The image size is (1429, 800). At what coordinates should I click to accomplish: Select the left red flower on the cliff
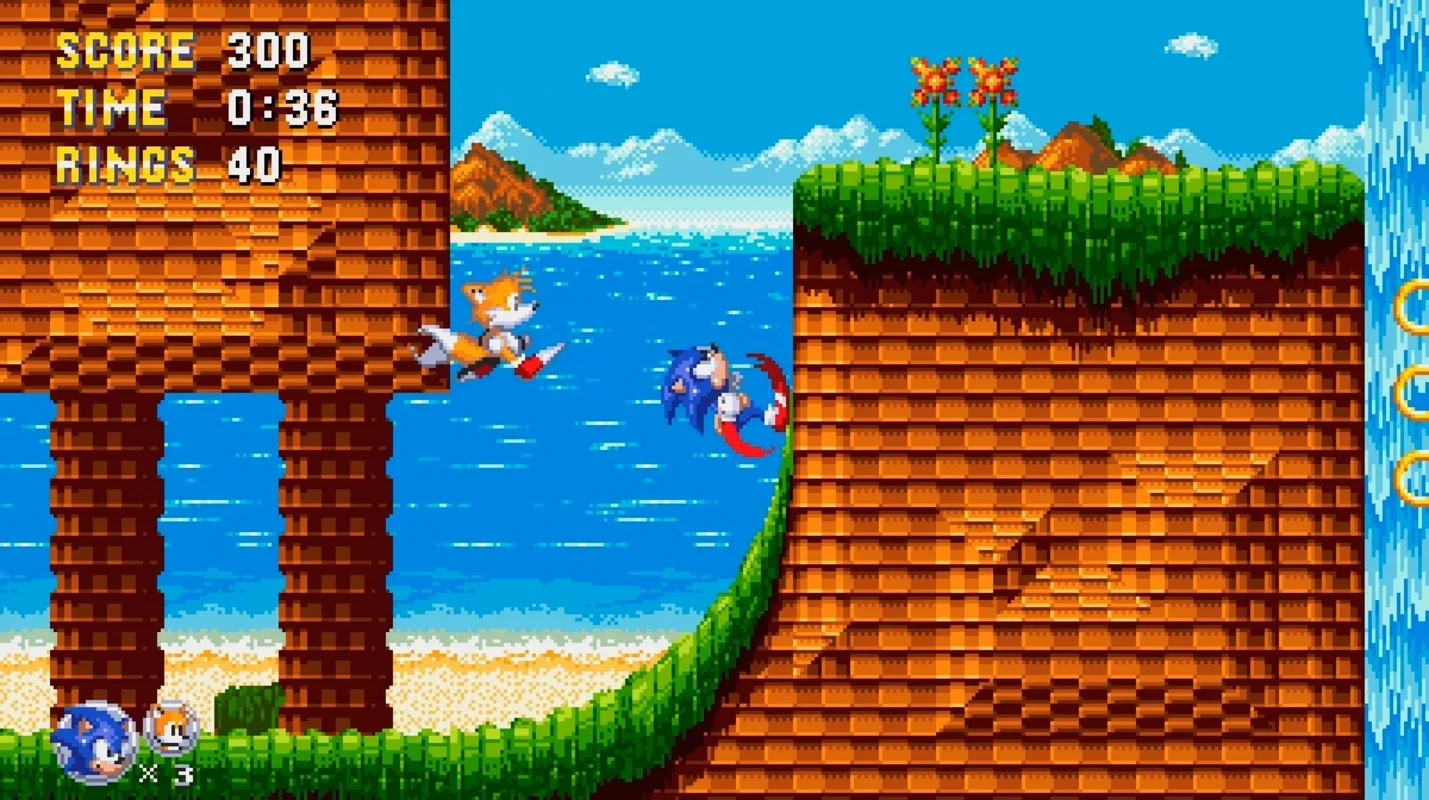932,80
